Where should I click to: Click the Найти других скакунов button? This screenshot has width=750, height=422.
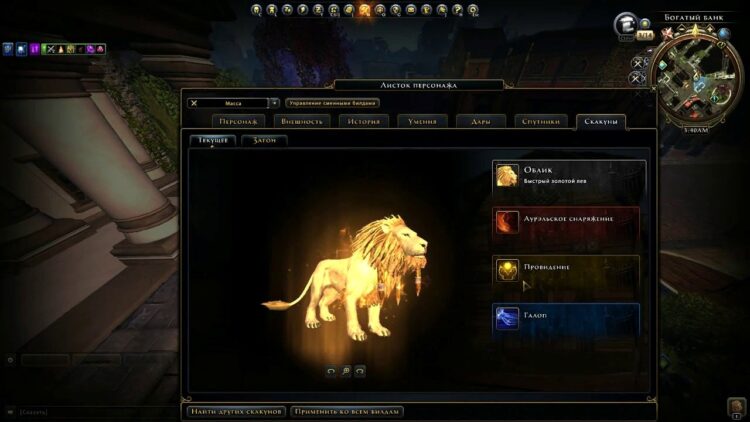tap(237, 411)
